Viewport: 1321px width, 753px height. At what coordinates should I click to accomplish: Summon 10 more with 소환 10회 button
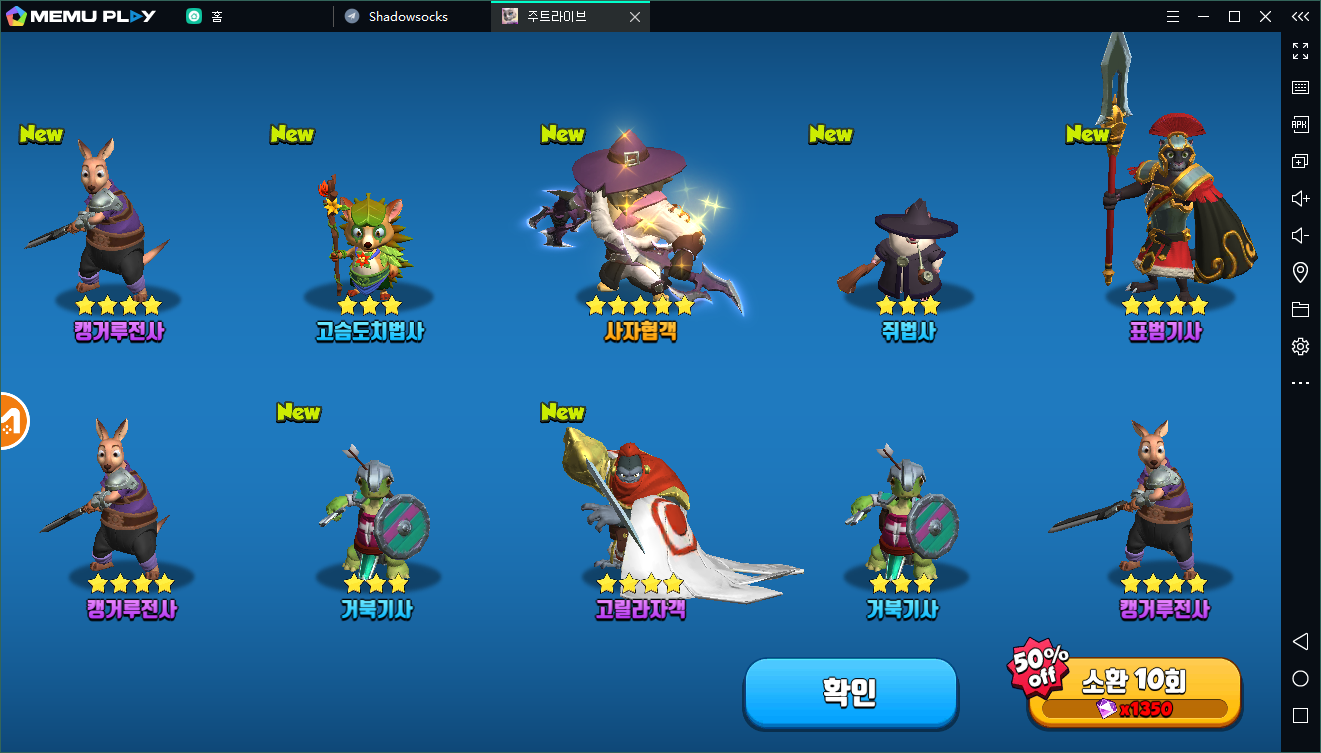point(1134,692)
